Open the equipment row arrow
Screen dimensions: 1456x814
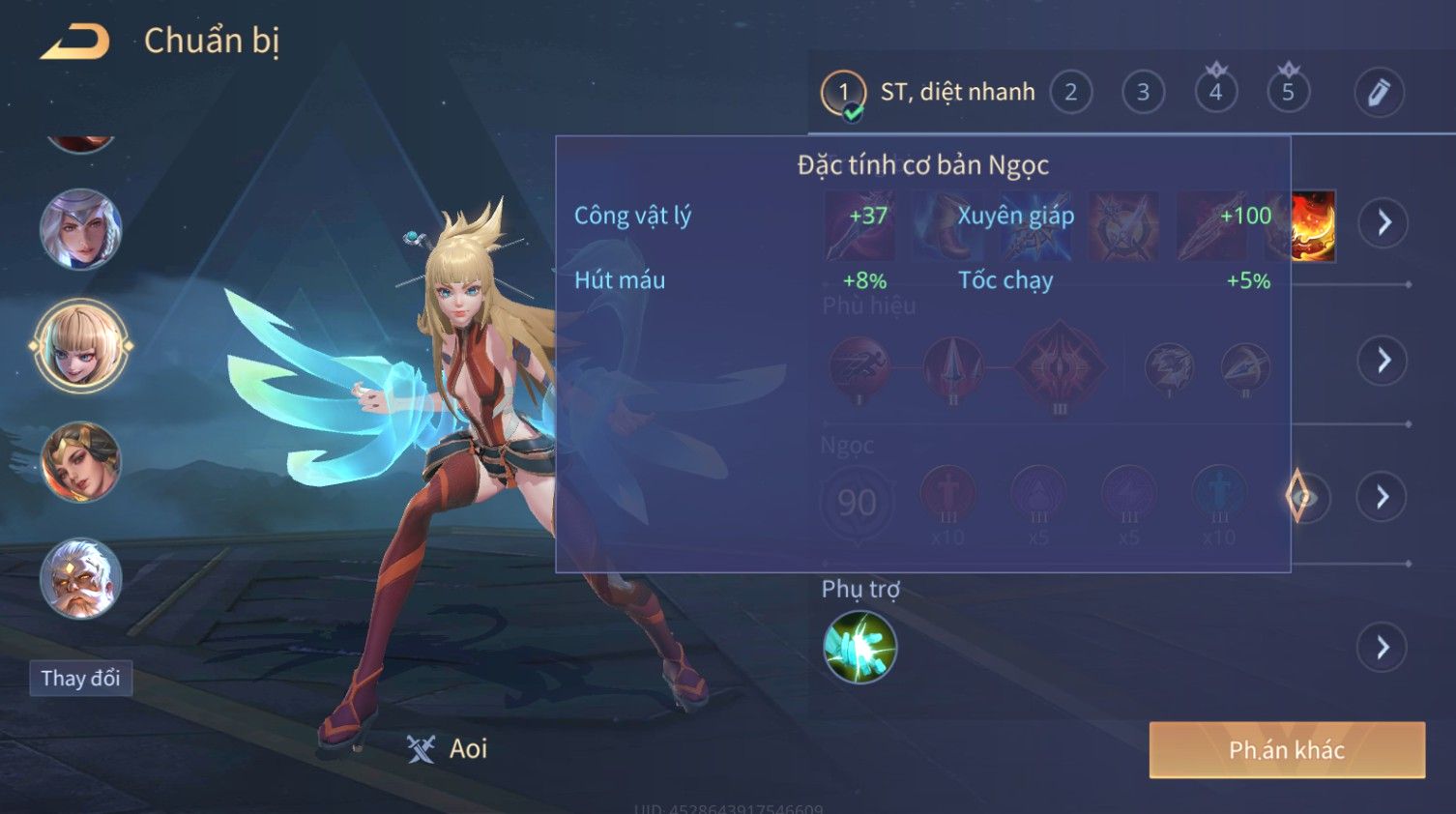pyautogui.click(x=1383, y=223)
